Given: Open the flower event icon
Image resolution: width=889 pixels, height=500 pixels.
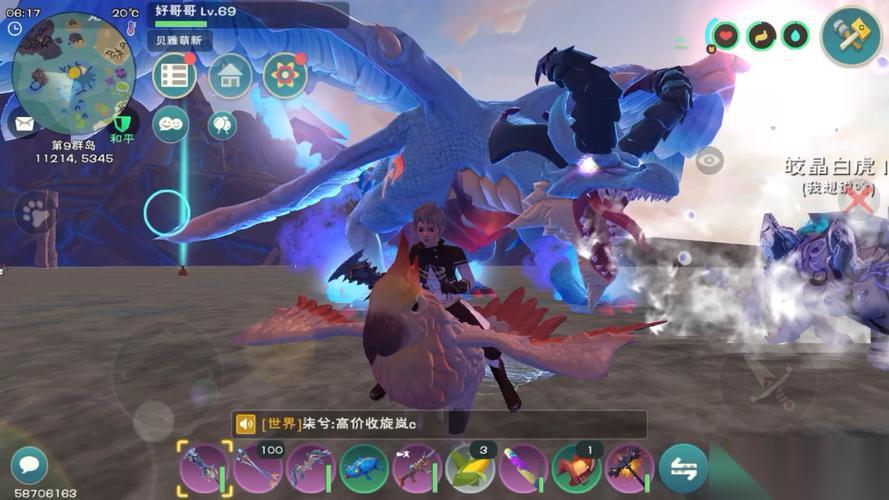Looking at the screenshot, I should point(285,76).
